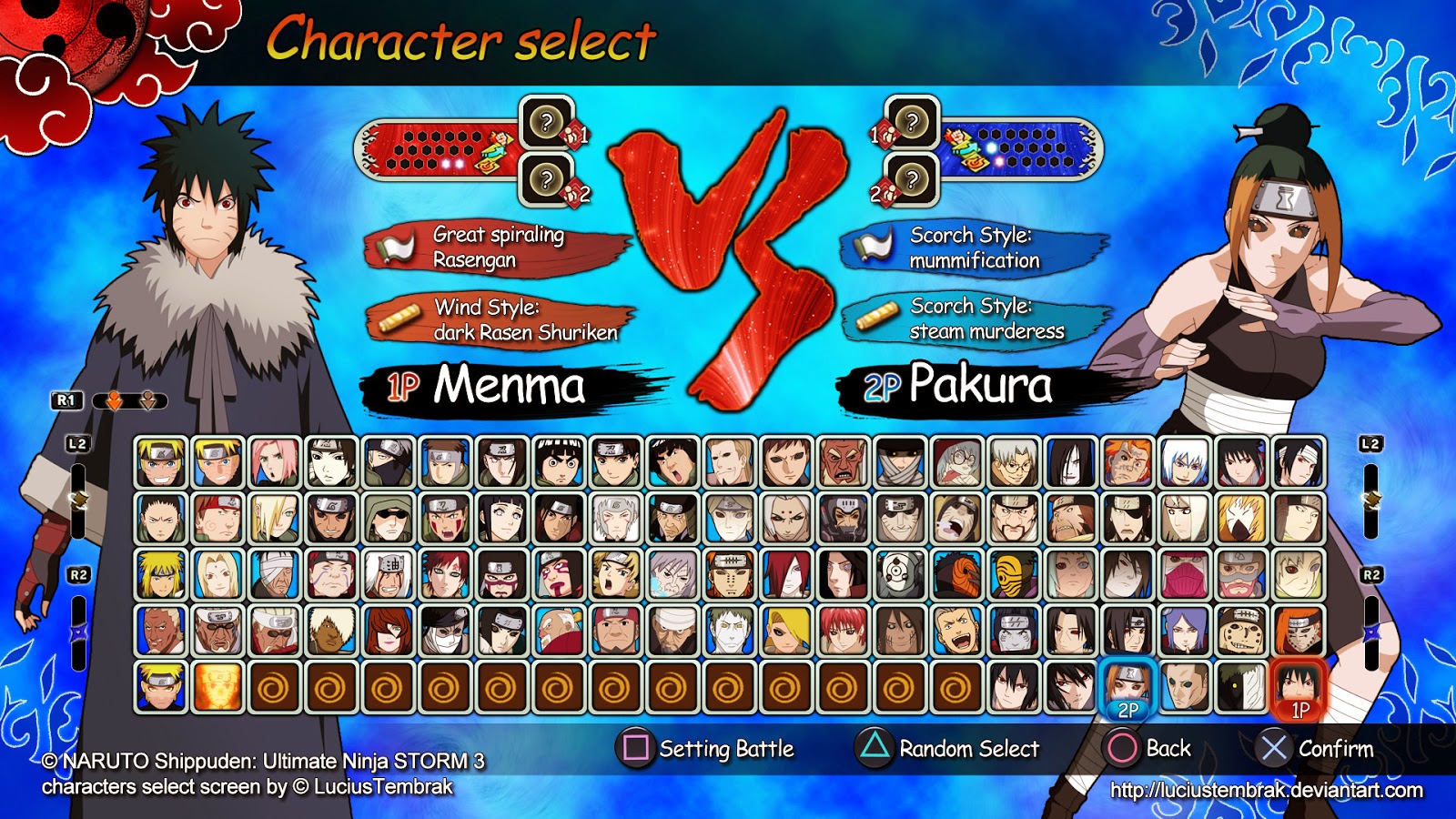Choose Pakura's tile marked 2P
Screen dimensions: 1456x819
point(1127,687)
